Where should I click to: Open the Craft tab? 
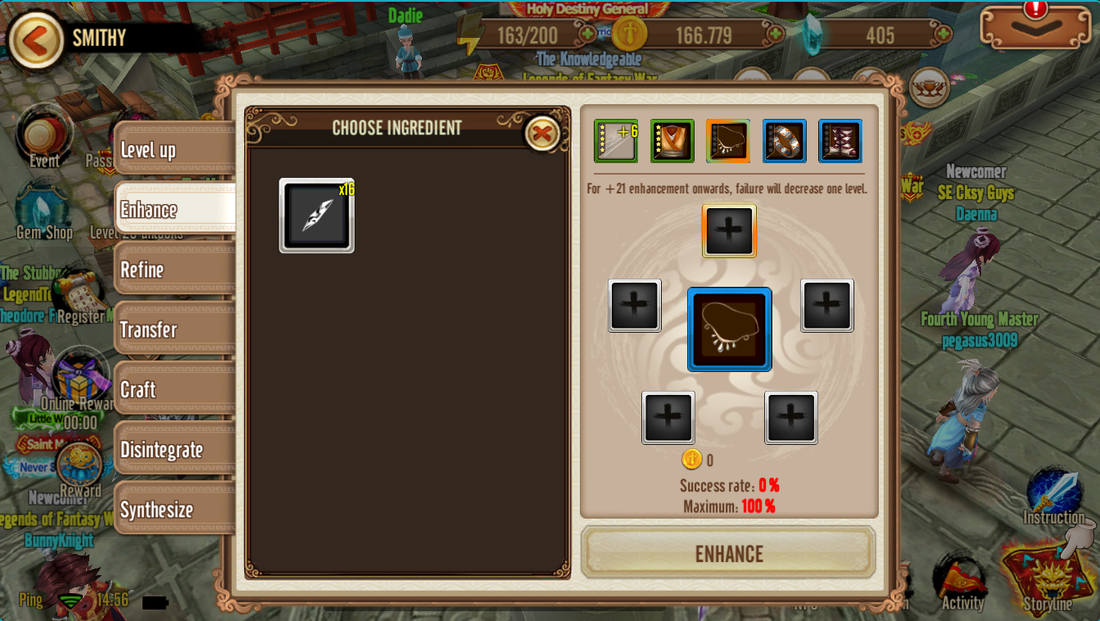172,390
